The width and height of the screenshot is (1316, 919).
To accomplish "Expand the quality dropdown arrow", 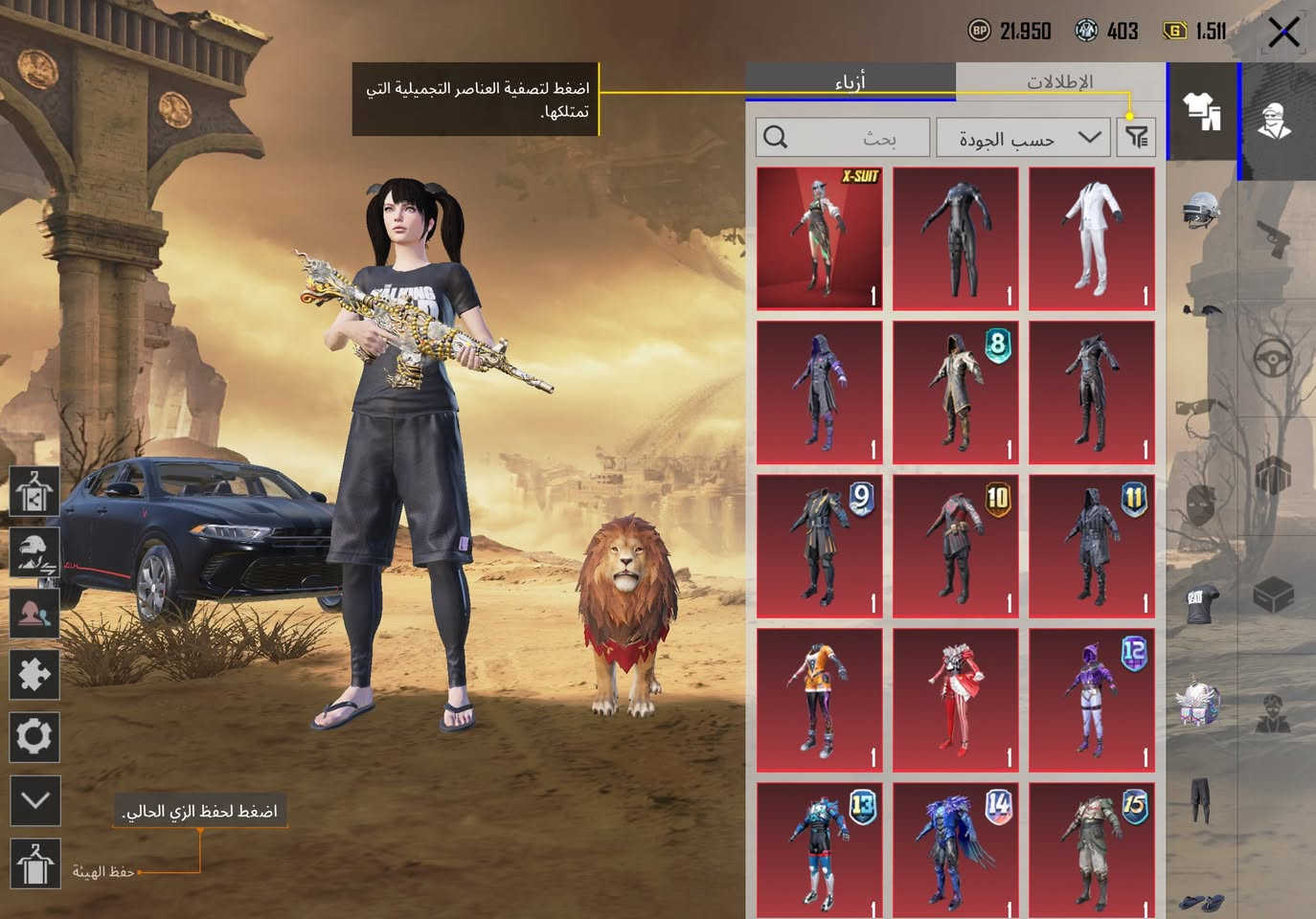I will (x=1087, y=137).
